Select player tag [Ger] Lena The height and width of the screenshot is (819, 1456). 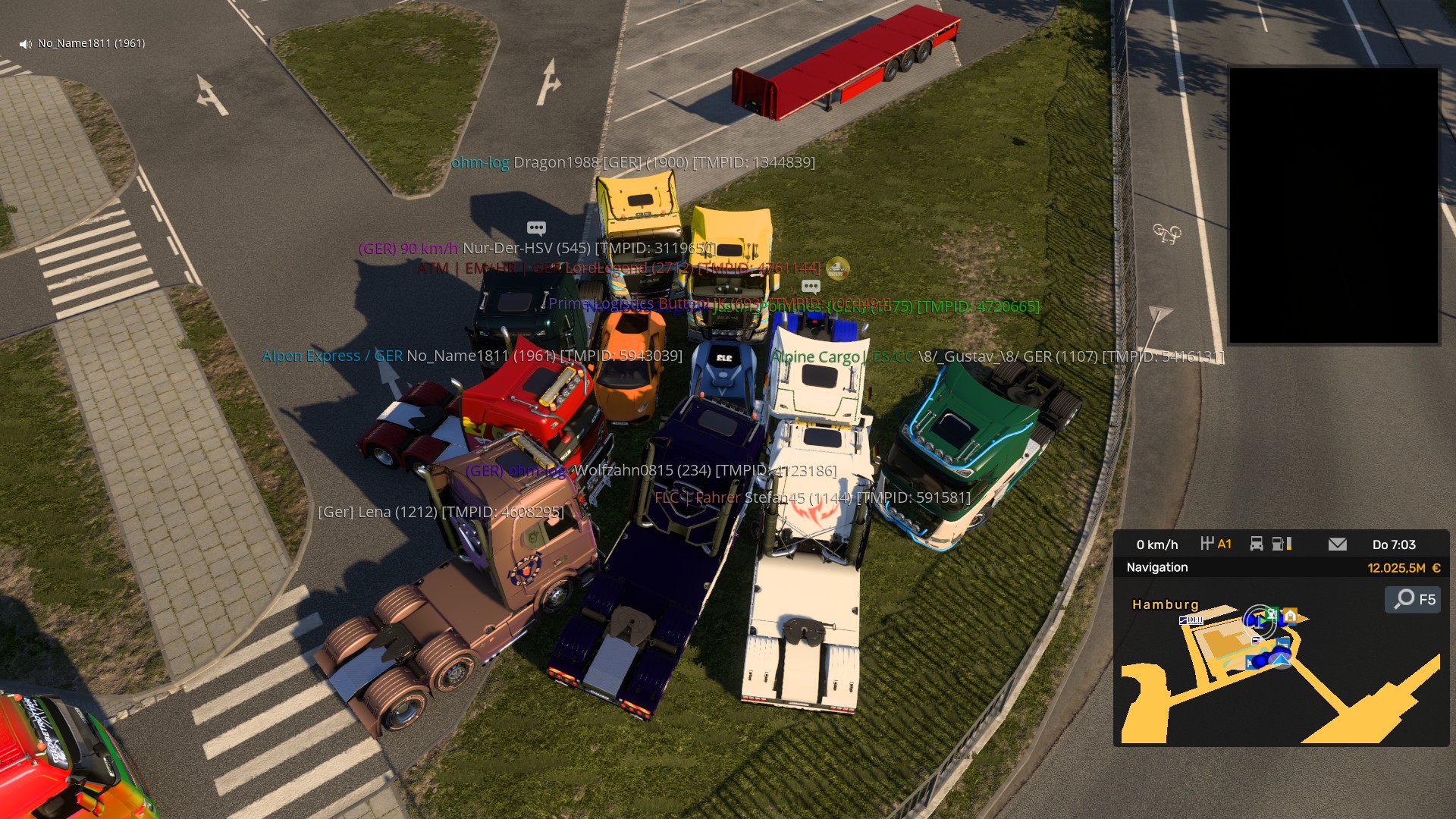tap(441, 512)
